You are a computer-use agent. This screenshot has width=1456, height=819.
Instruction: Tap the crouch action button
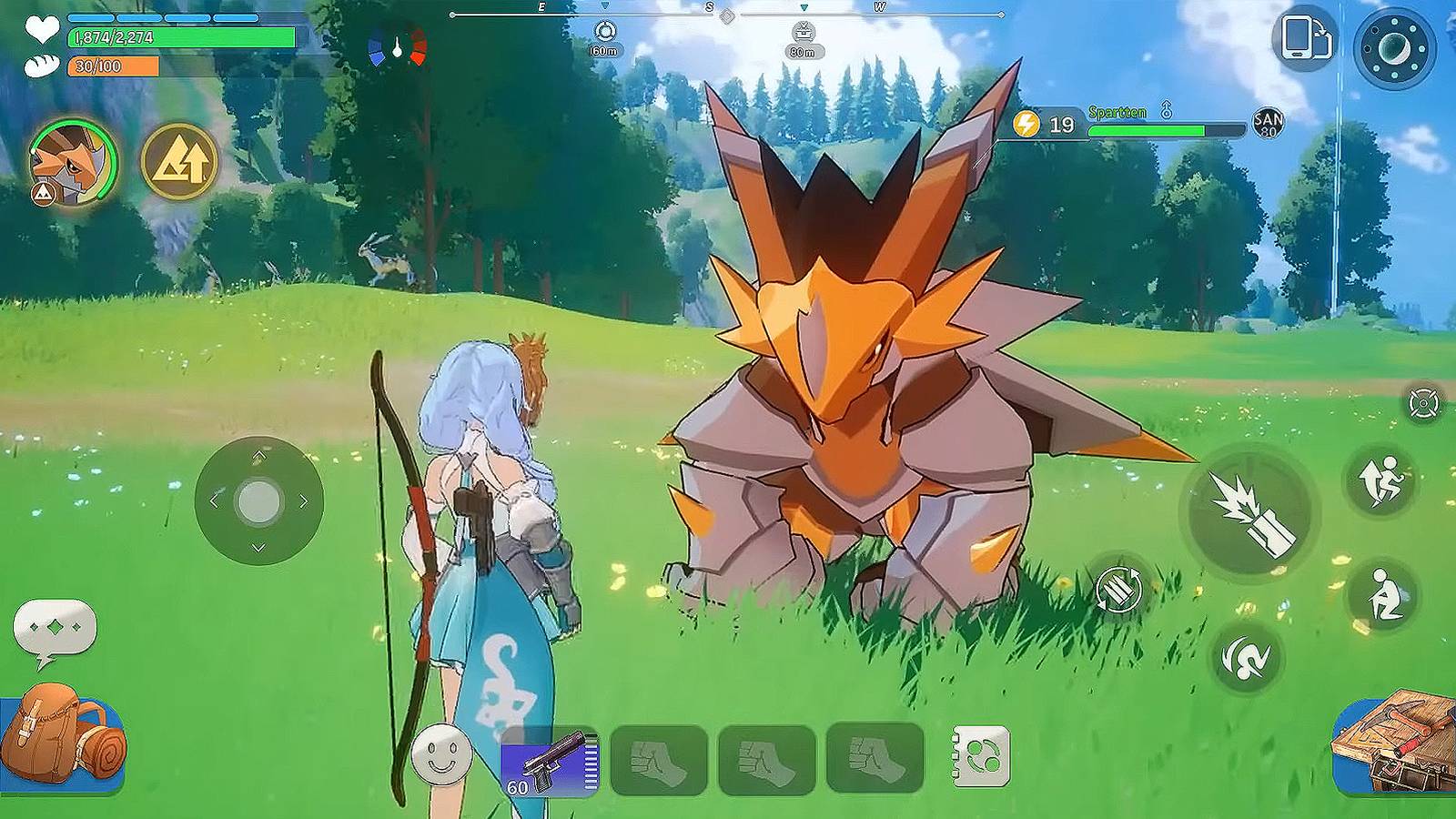(x=1383, y=596)
